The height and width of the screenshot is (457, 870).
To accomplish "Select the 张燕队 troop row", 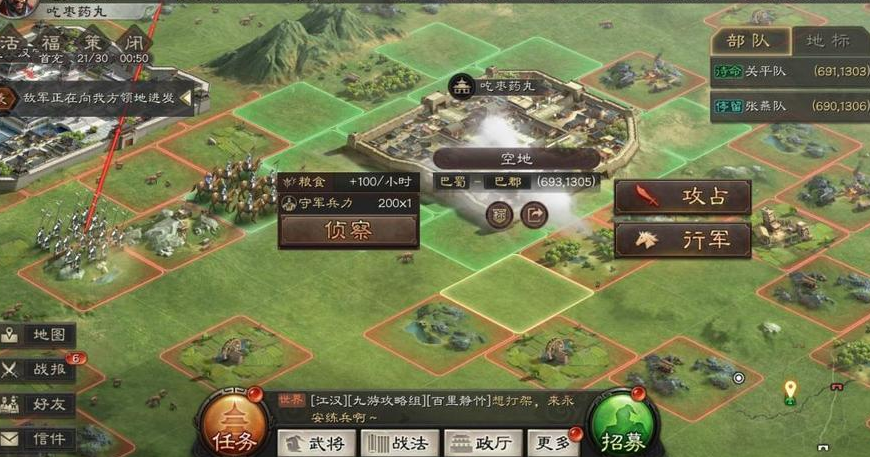I will click(790, 106).
